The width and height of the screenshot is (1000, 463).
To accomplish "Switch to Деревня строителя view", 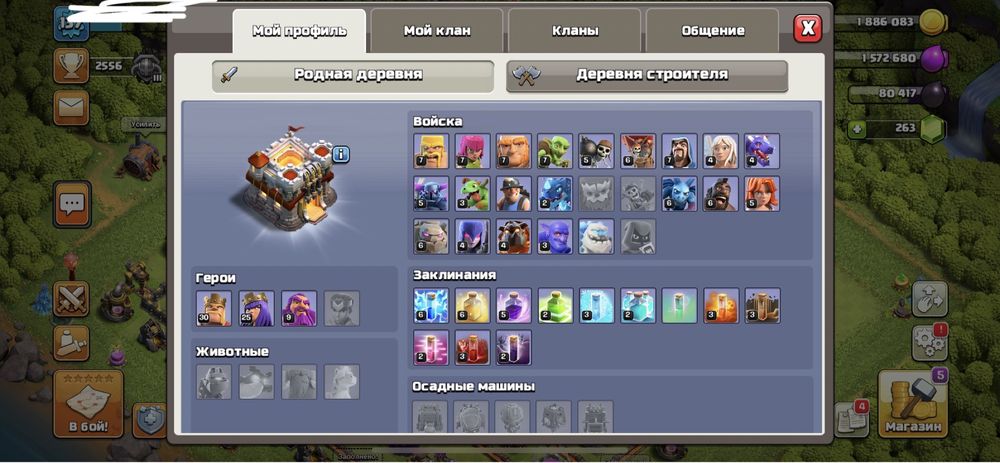I will click(647, 75).
